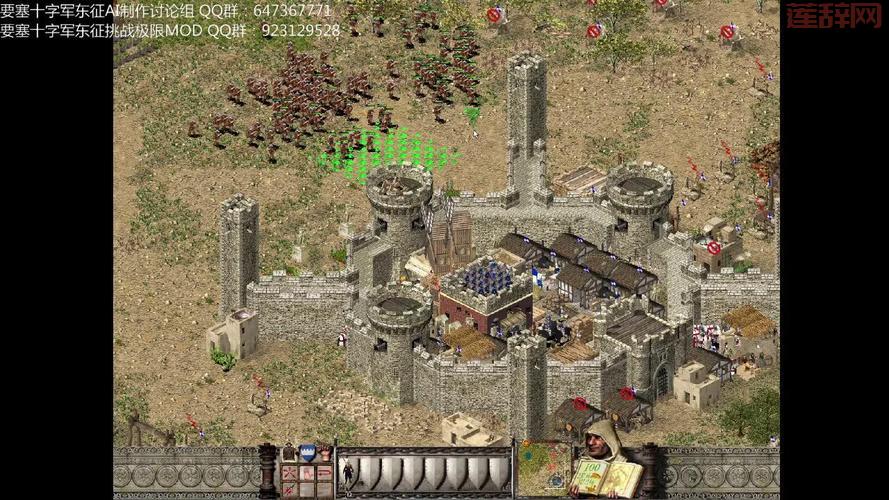889x500 pixels.
Task: Click the red crossed-arrows command button
Action: (x=289, y=473)
